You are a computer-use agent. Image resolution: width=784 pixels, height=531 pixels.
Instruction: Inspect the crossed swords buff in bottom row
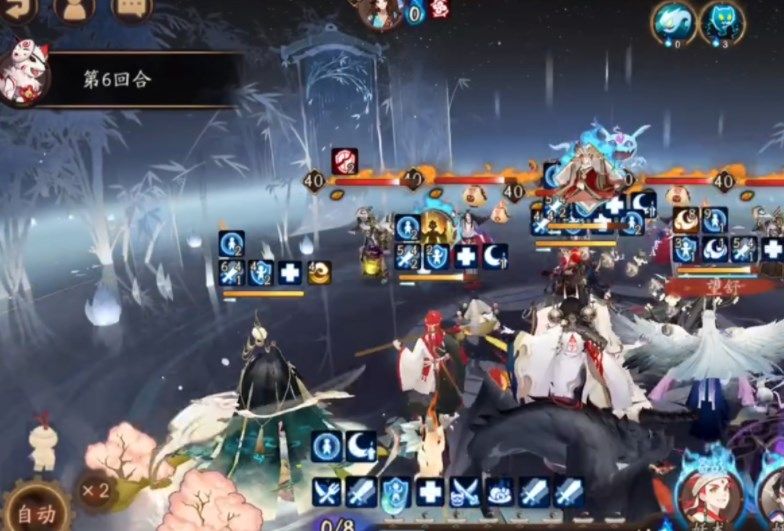(326, 492)
